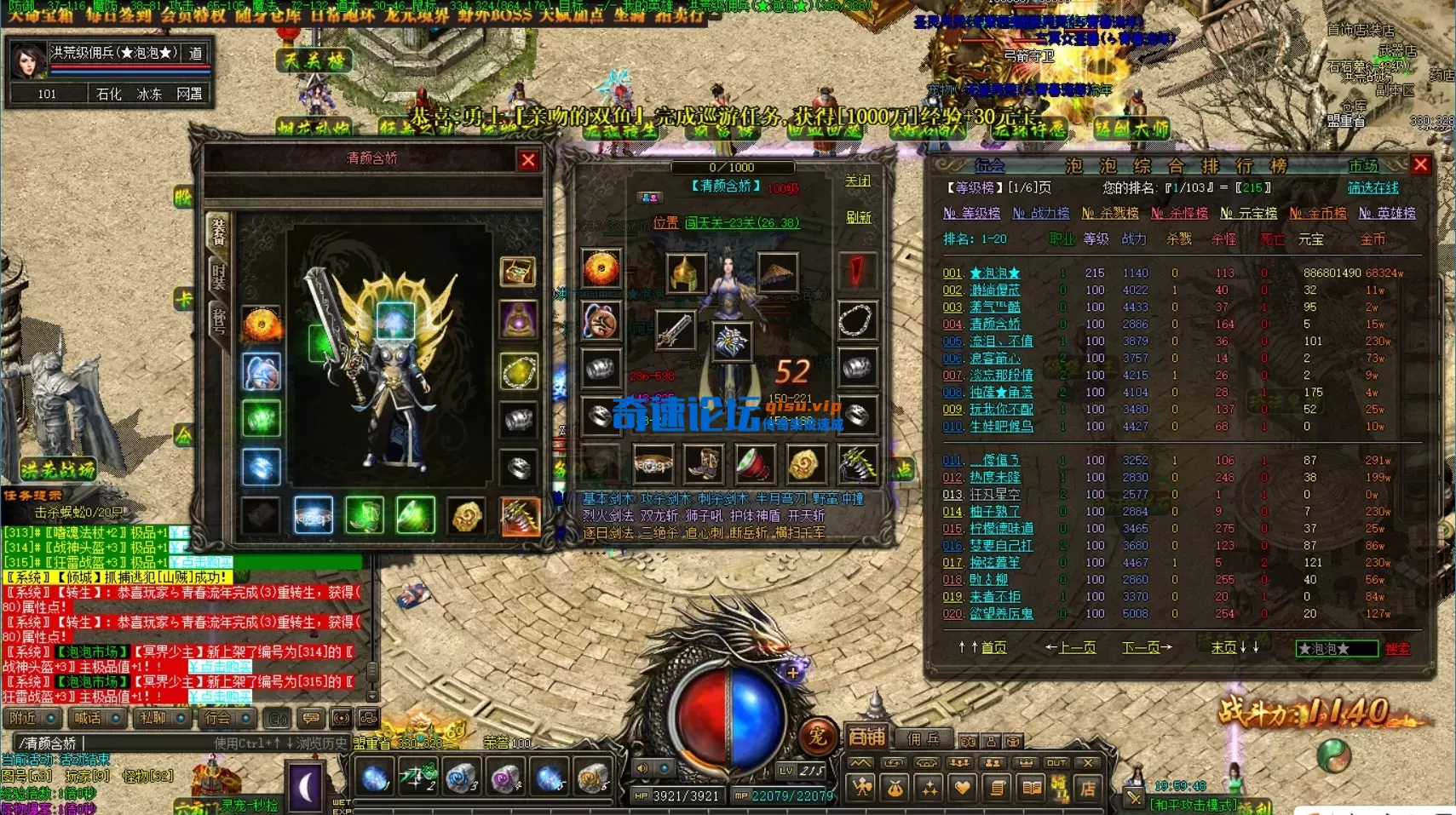Switch to the 战力榜 ranking list
This screenshot has width=1456, height=815.
[1040, 213]
